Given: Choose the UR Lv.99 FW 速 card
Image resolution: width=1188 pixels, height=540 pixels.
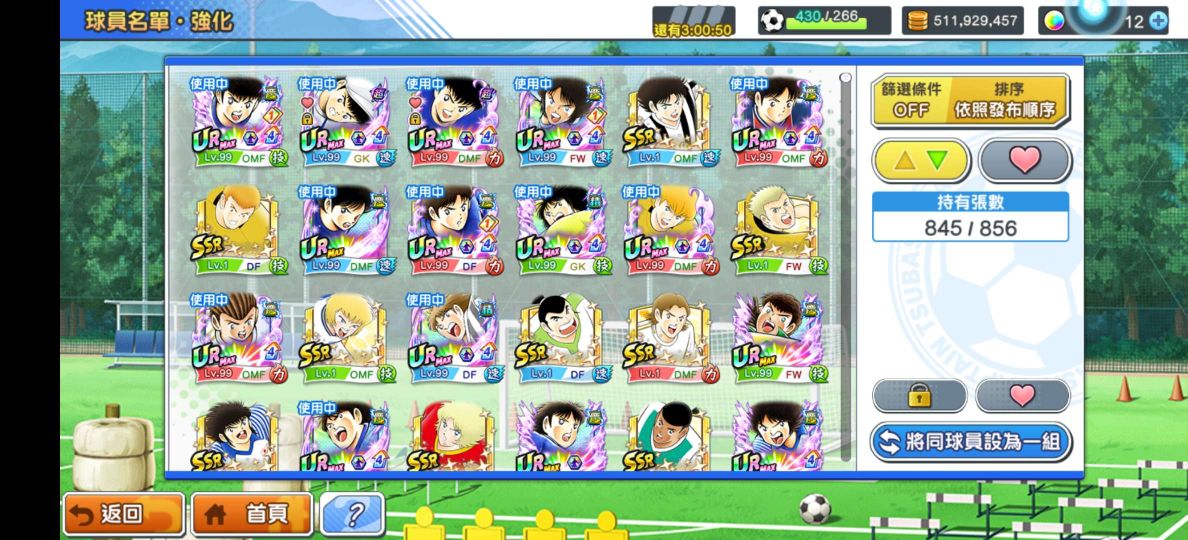Looking at the screenshot, I should tap(561, 121).
